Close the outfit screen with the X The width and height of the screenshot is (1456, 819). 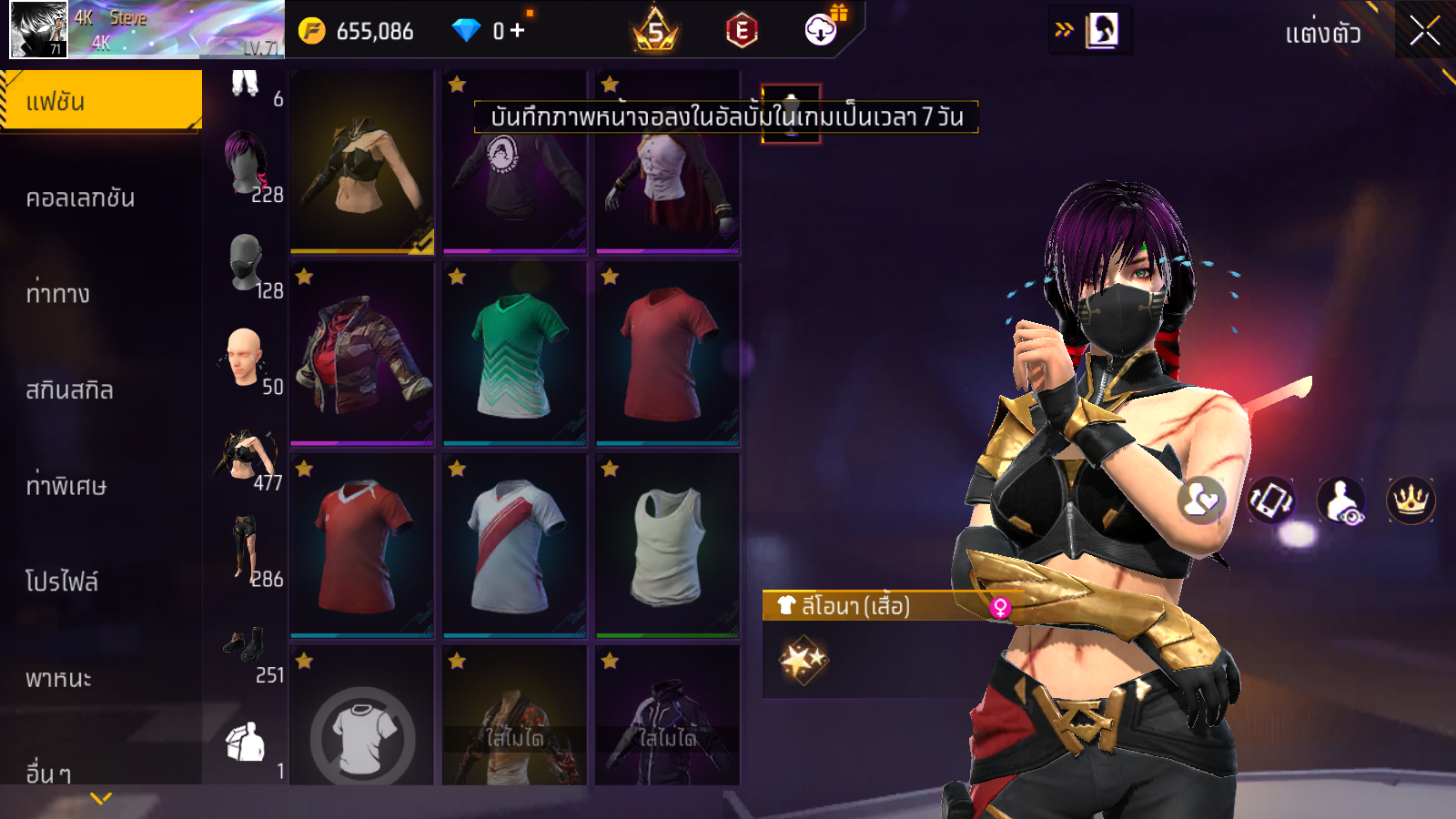pos(1424,32)
